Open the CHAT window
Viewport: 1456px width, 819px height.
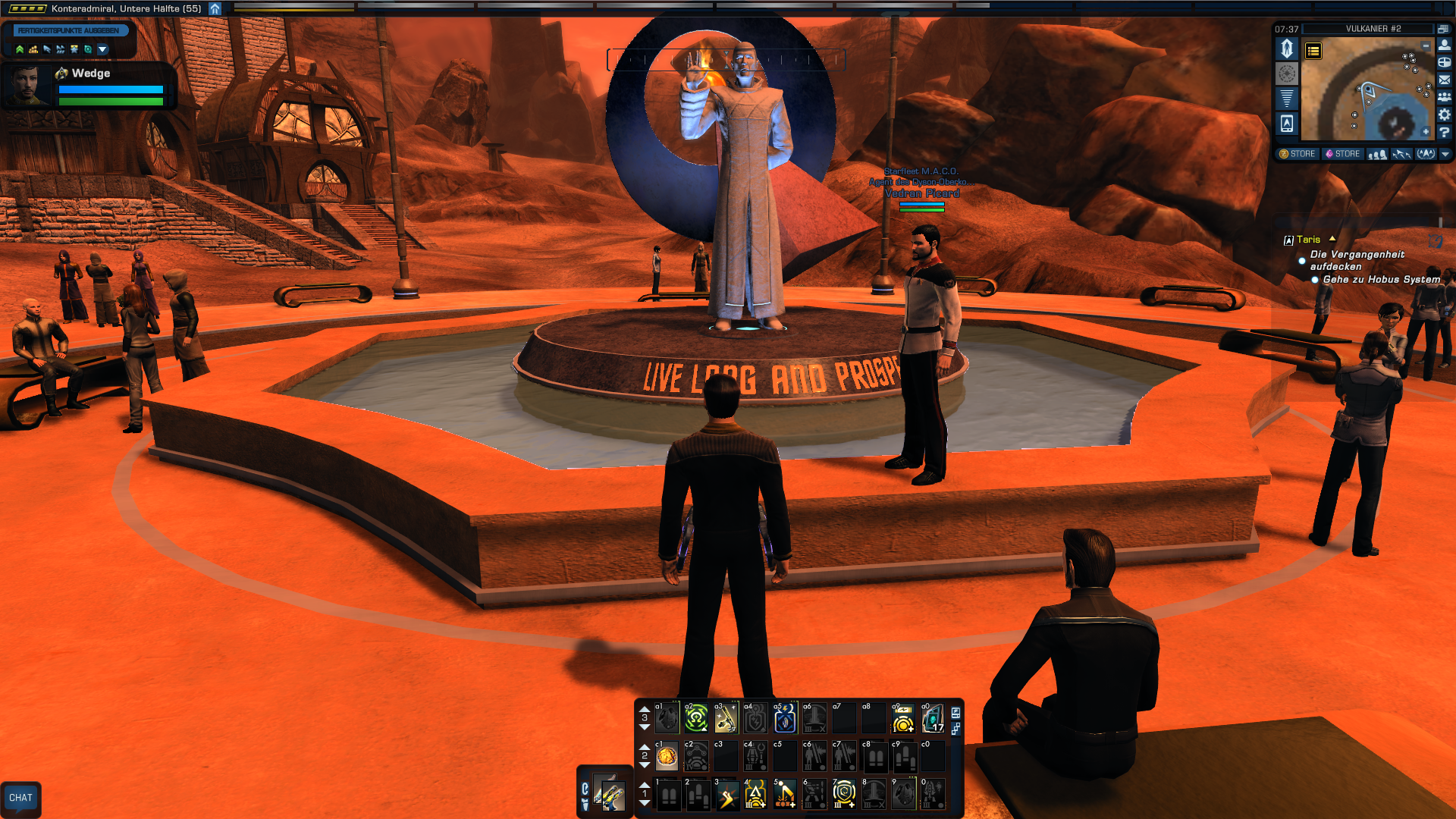pyautogui.click(x=20, y=798)
